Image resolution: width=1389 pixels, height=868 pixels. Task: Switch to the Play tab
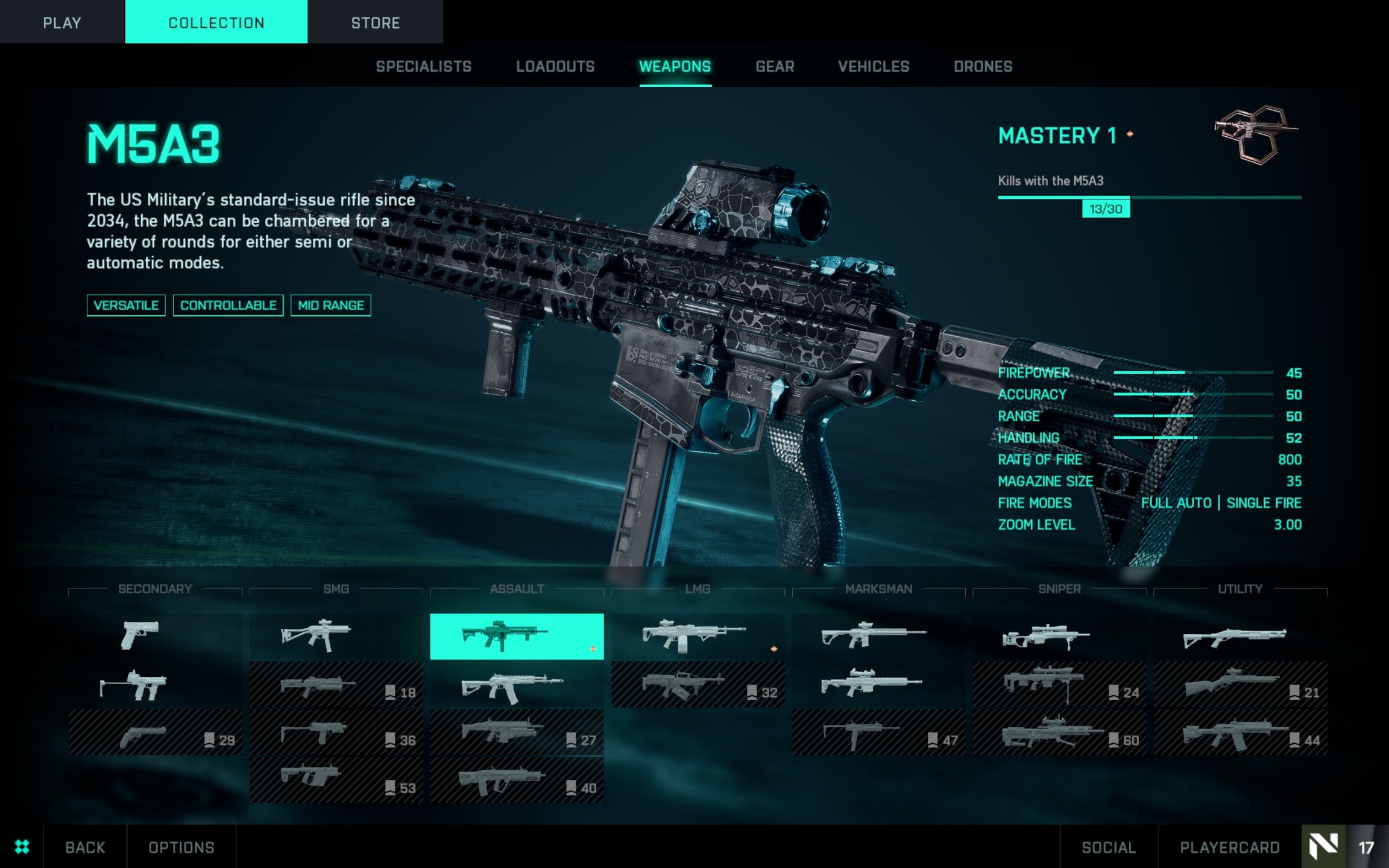(x=61, y=22)
